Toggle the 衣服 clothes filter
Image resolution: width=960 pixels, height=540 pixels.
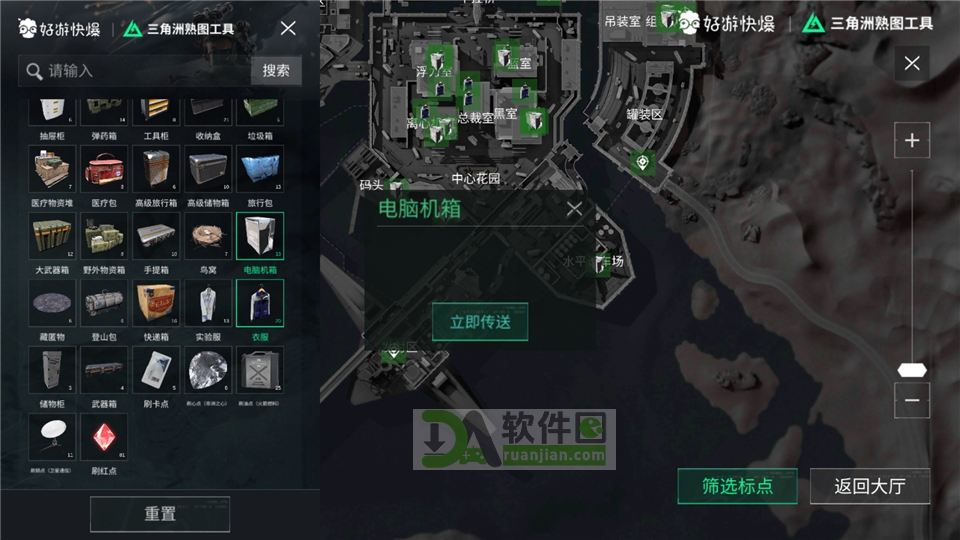coord(260,305)
